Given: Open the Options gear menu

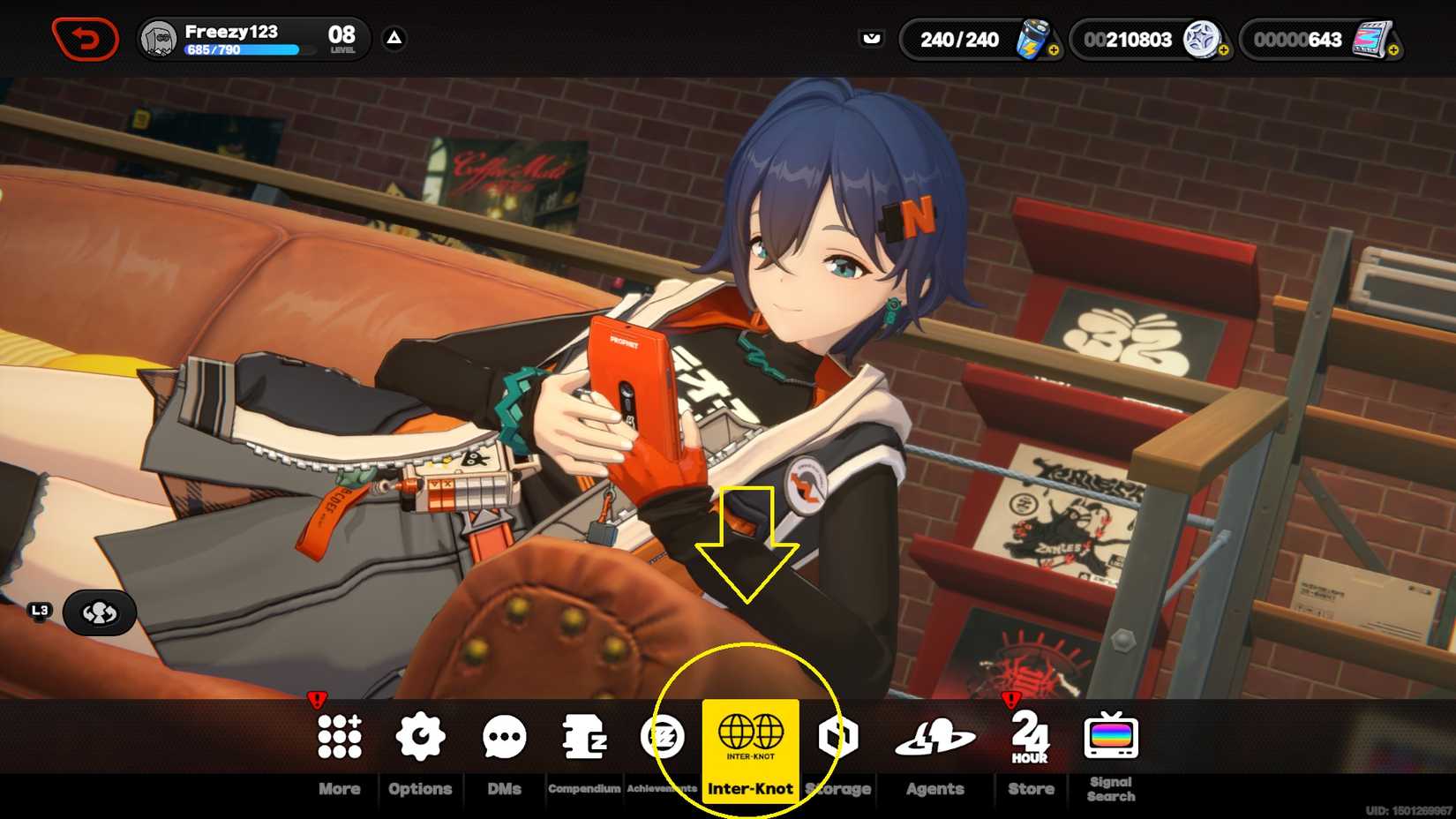Looking at the screenshot, I should click(x=420, y=737).
